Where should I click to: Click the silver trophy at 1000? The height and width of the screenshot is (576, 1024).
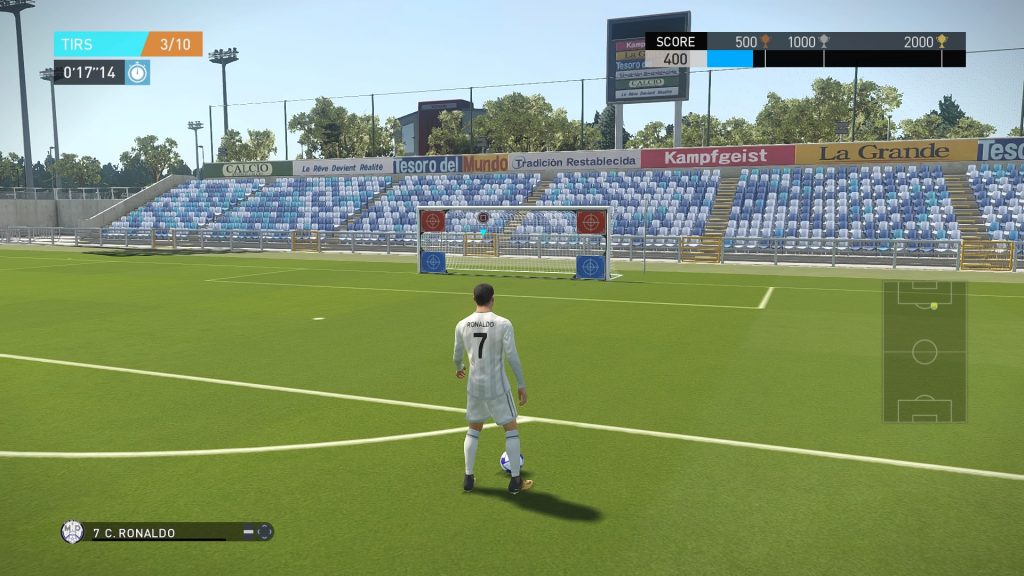click(824, 41)
